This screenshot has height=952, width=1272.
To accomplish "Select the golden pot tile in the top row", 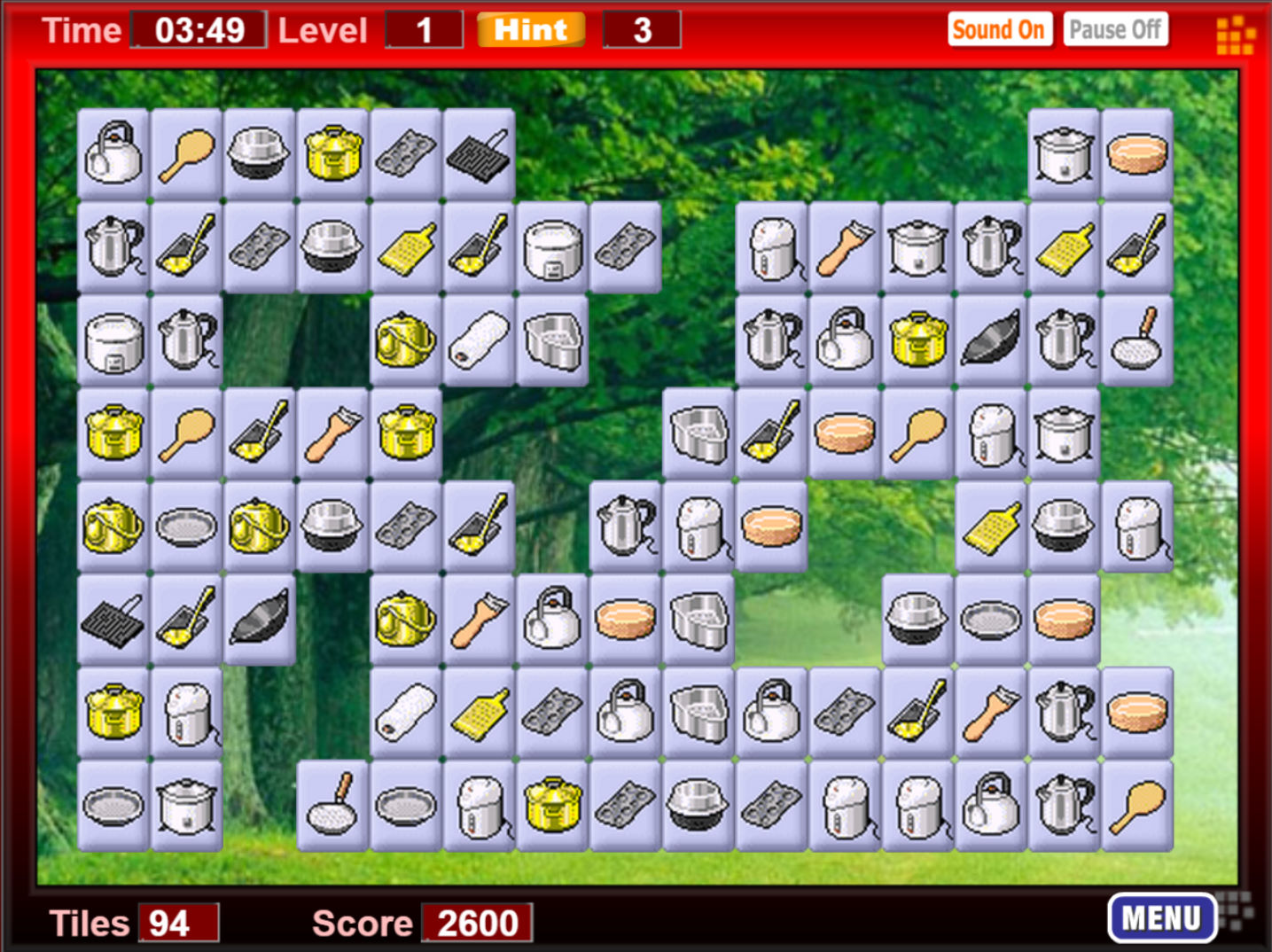I will pyautogui.click(x=331, y=152).
